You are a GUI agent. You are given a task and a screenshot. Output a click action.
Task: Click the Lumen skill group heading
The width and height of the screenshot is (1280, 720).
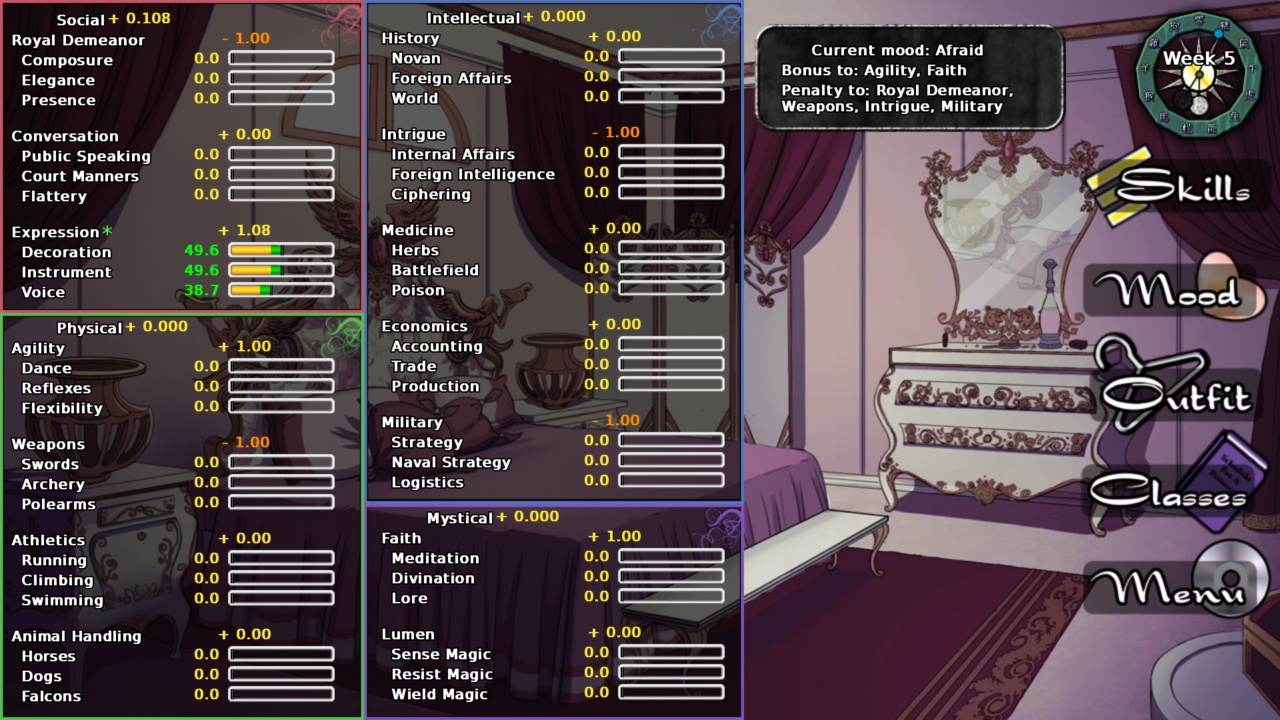(x=410, y=634)
